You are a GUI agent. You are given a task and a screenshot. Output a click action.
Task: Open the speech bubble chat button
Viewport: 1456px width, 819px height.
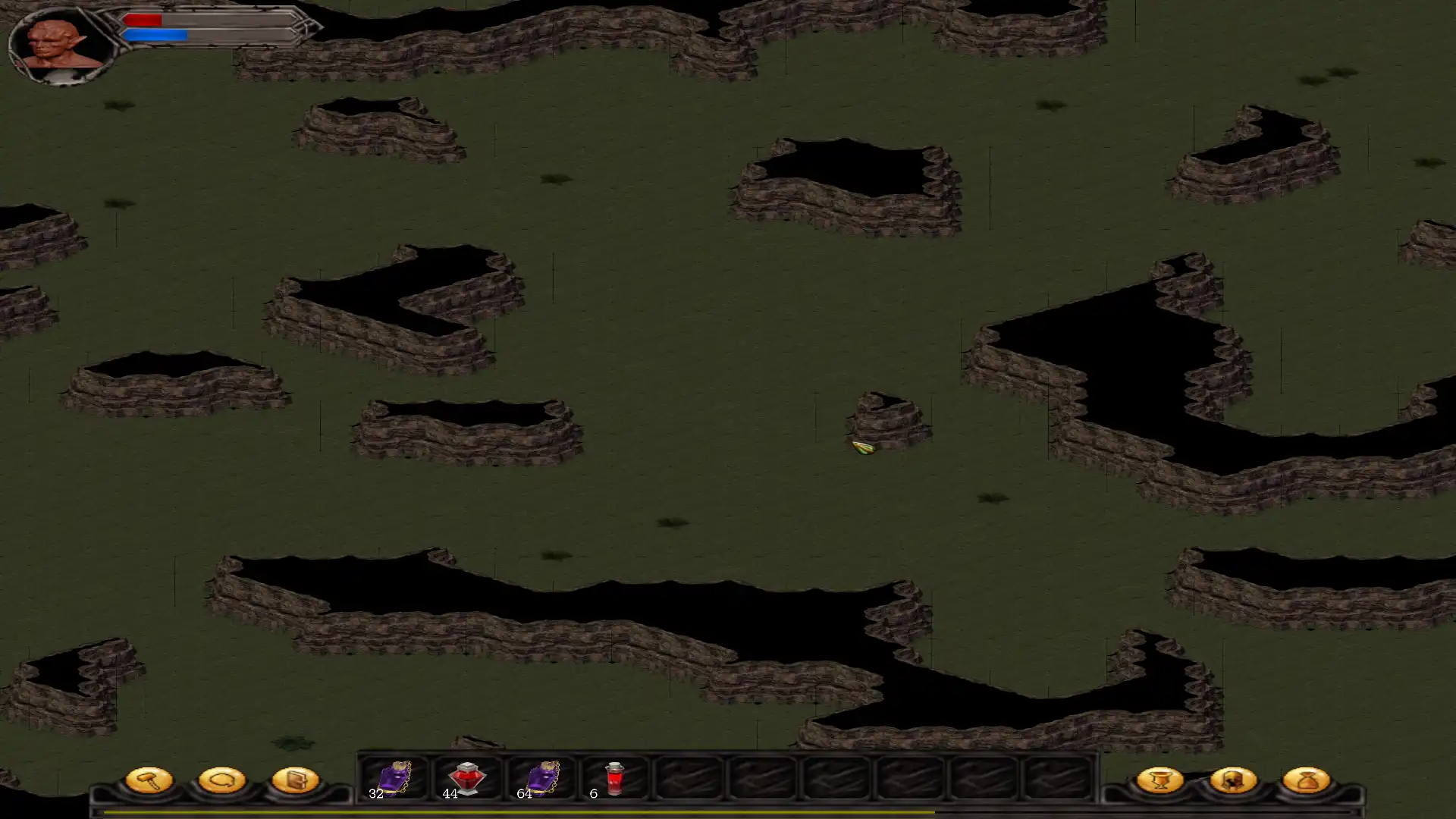click(x=222, y=780)
